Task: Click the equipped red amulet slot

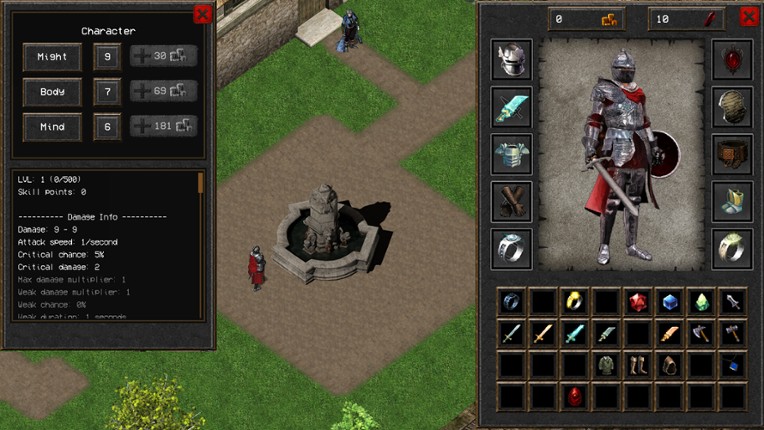Action: click(x=732, y=59)
